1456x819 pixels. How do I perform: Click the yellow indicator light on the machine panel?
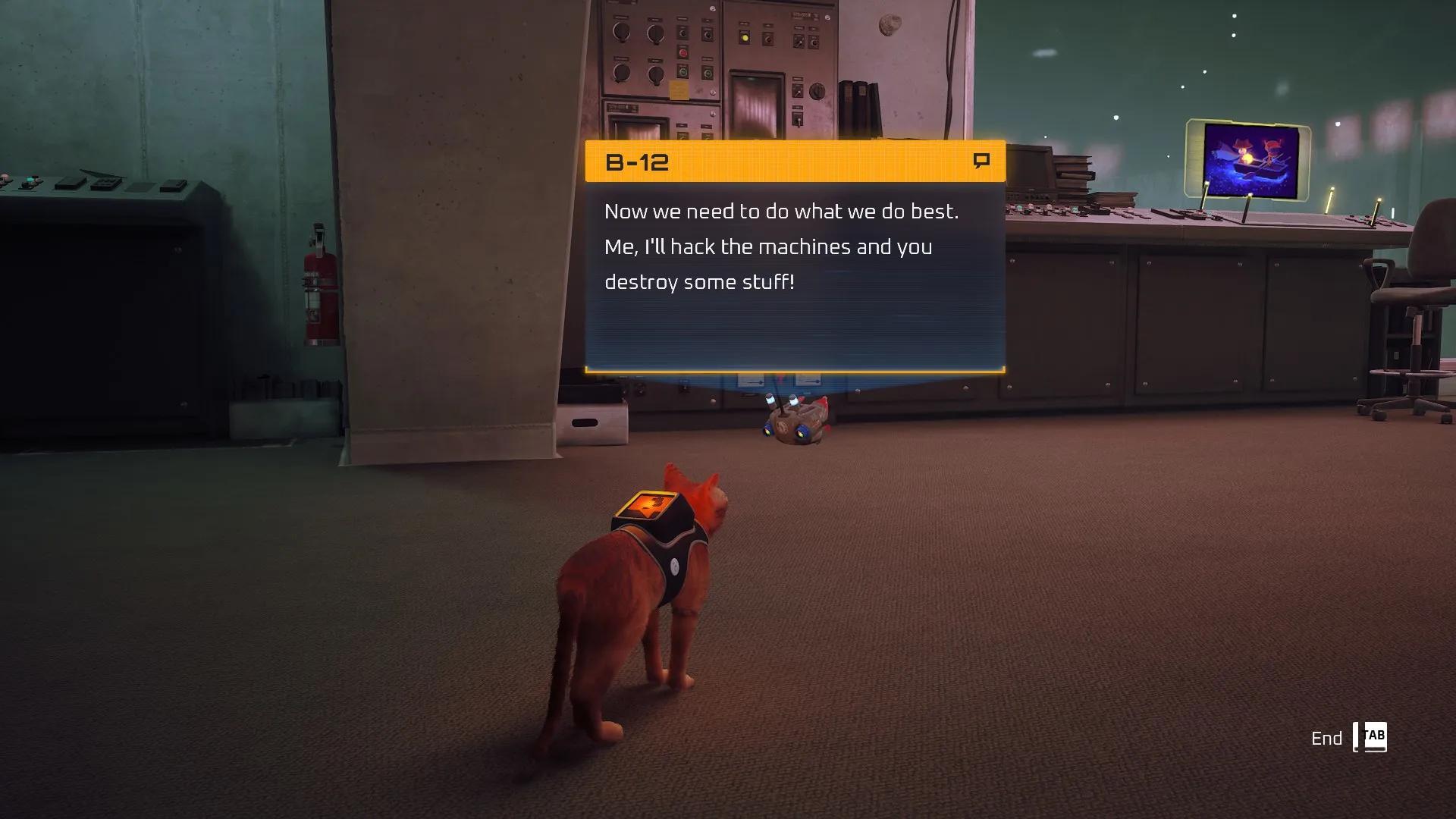pyautogui.click(x=746, y=38)
